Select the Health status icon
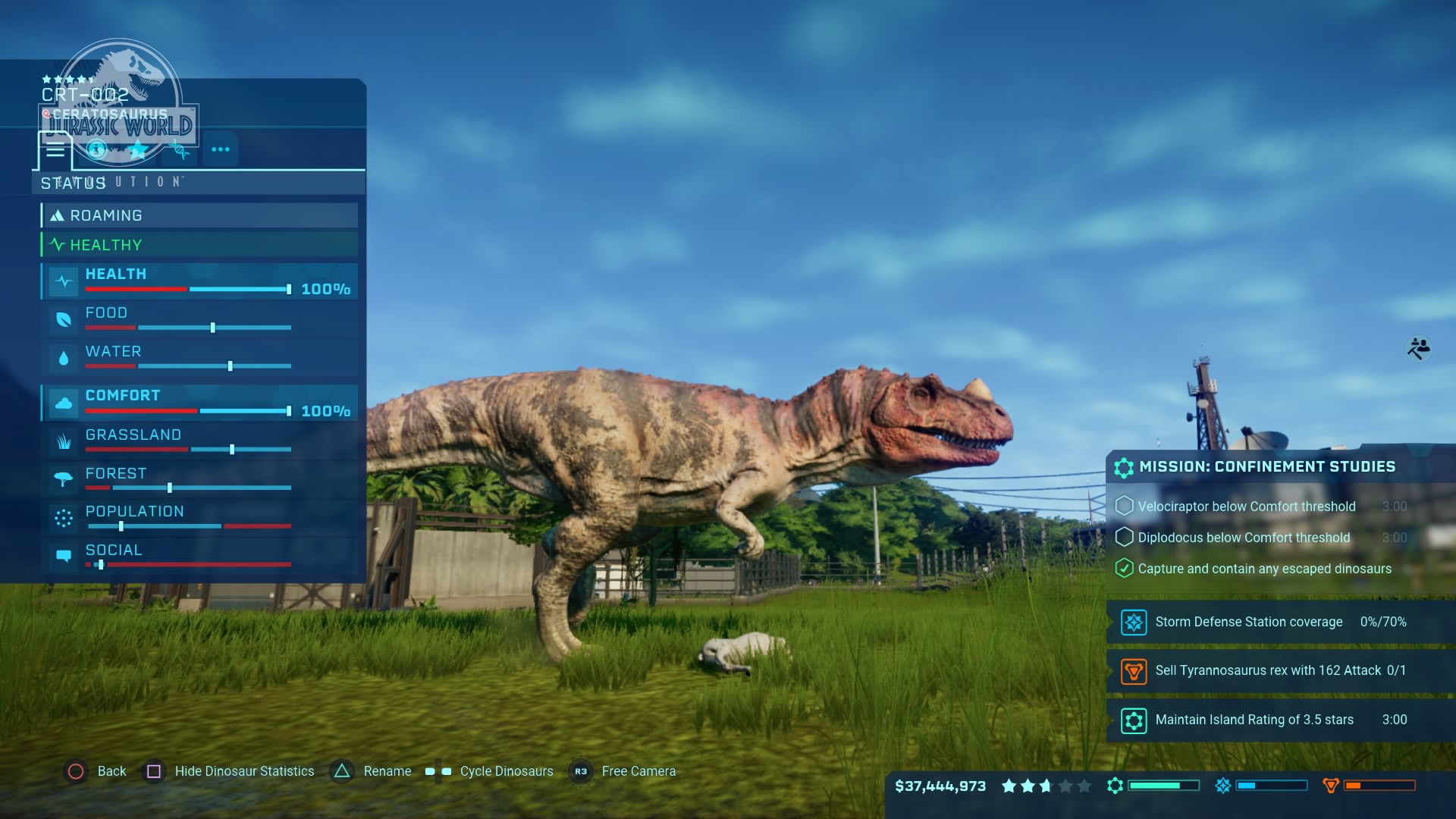The width and height of the screenshot is (1456, 819). (64, 281)
